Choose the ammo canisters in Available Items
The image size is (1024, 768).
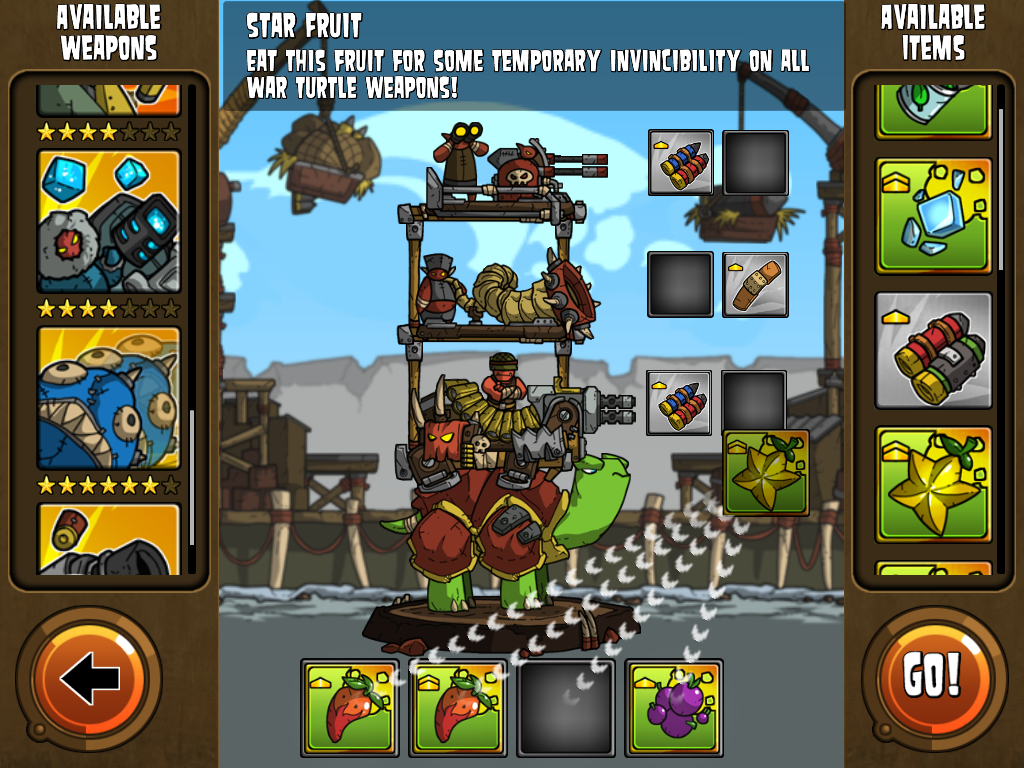(x=933, y=350)
